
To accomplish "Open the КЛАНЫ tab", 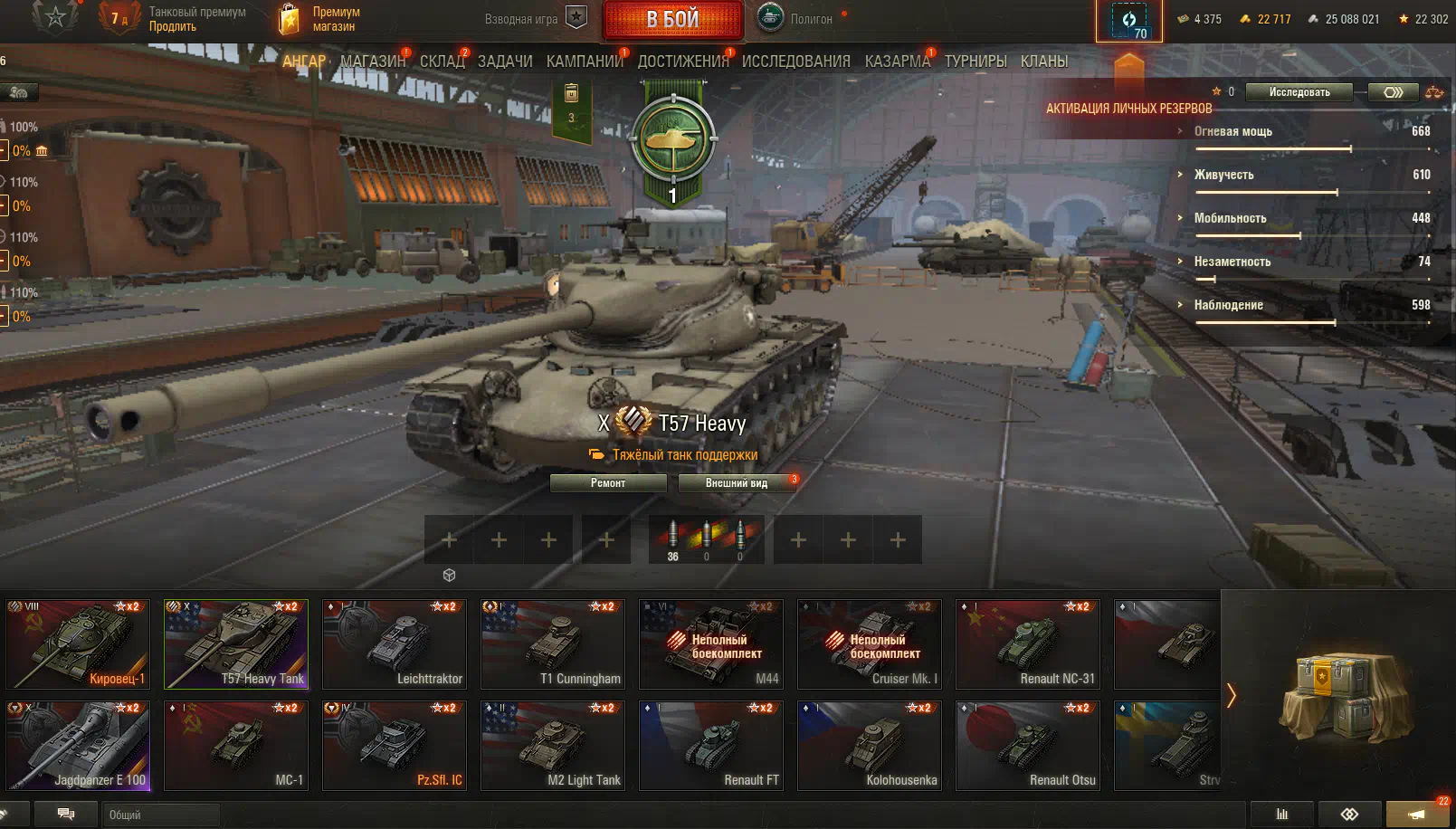I will point(1044,62).
